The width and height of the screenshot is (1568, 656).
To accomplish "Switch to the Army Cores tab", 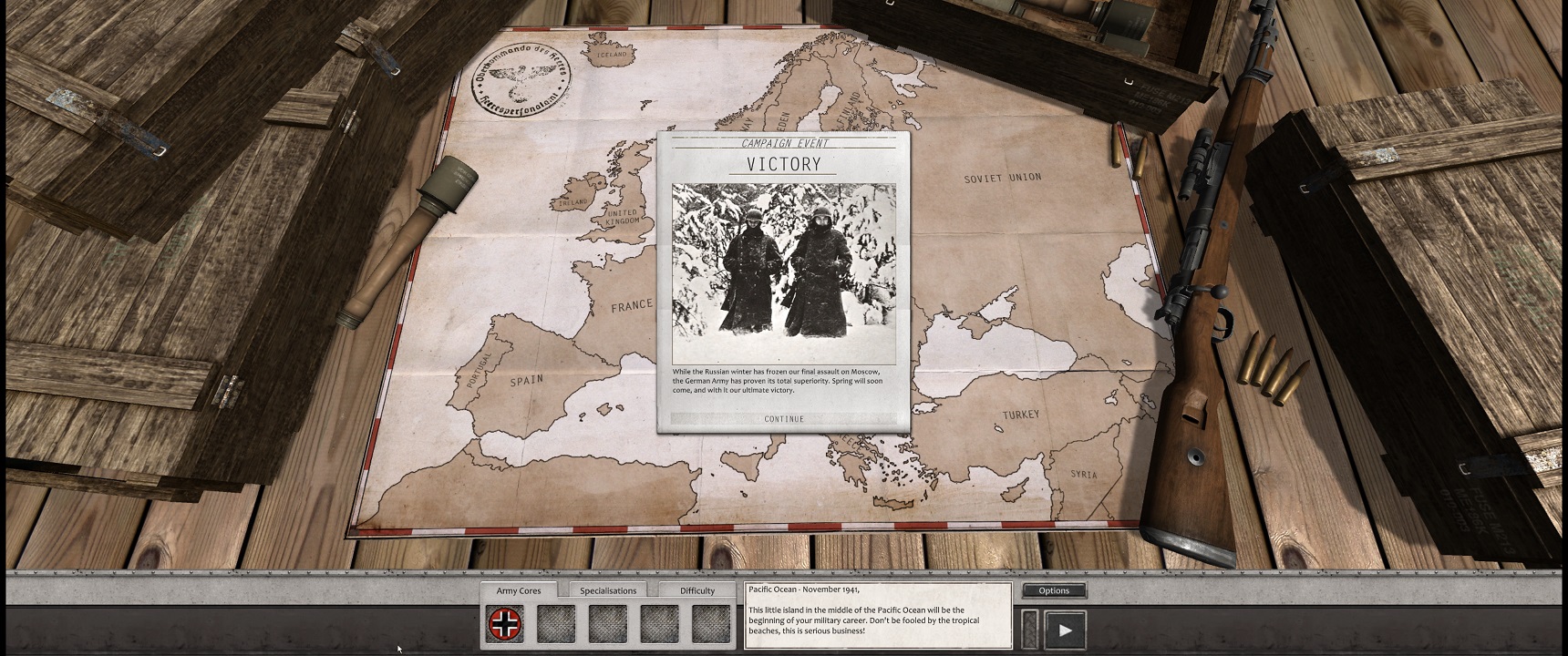I will pyautogui.click(x=519, y=590).
